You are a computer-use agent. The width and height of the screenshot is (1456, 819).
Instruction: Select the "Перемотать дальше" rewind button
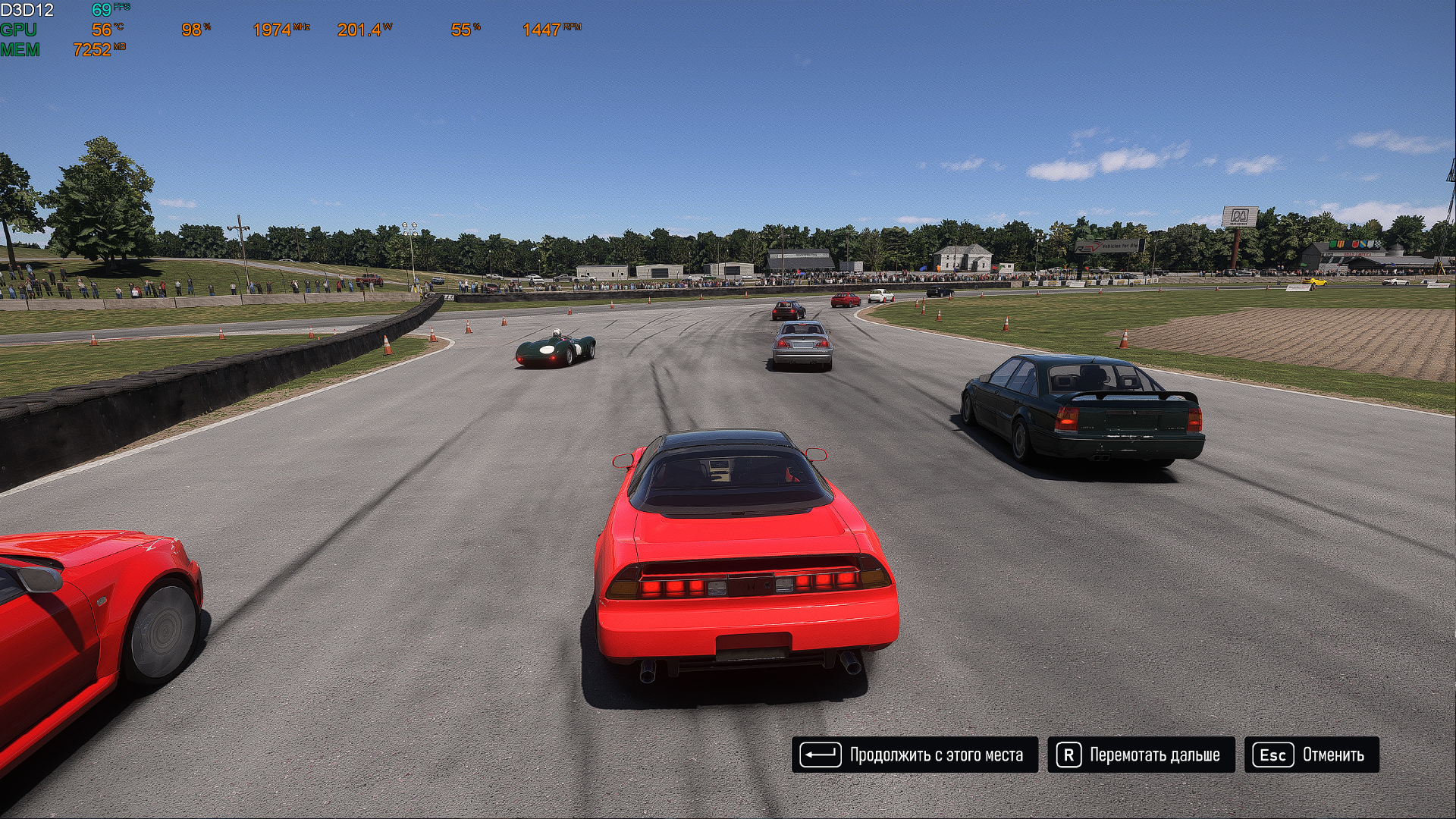(x=1141, y=755)
